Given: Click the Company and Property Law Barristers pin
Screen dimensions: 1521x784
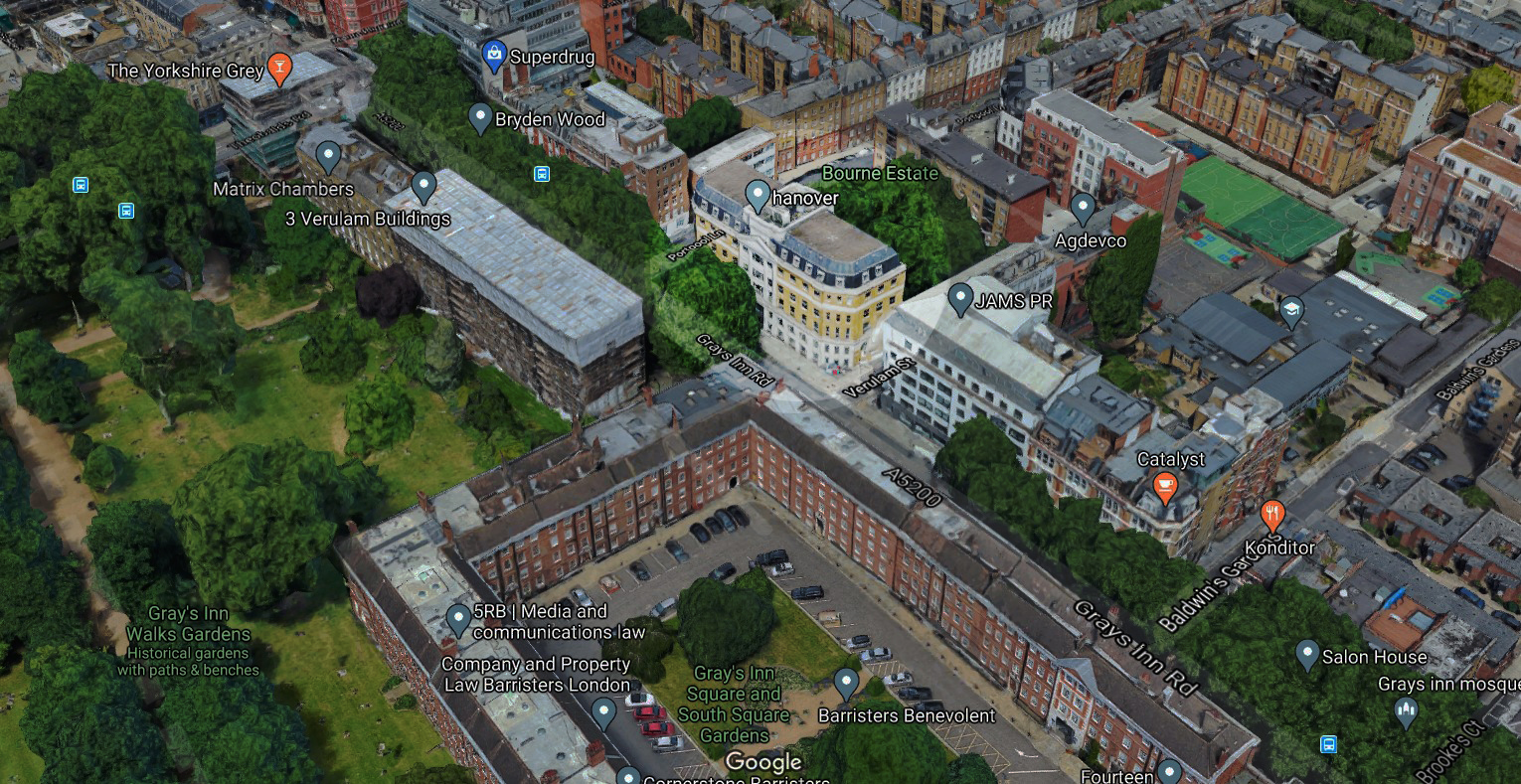Looking at the screenshot, I should click(x=603, y=711).
